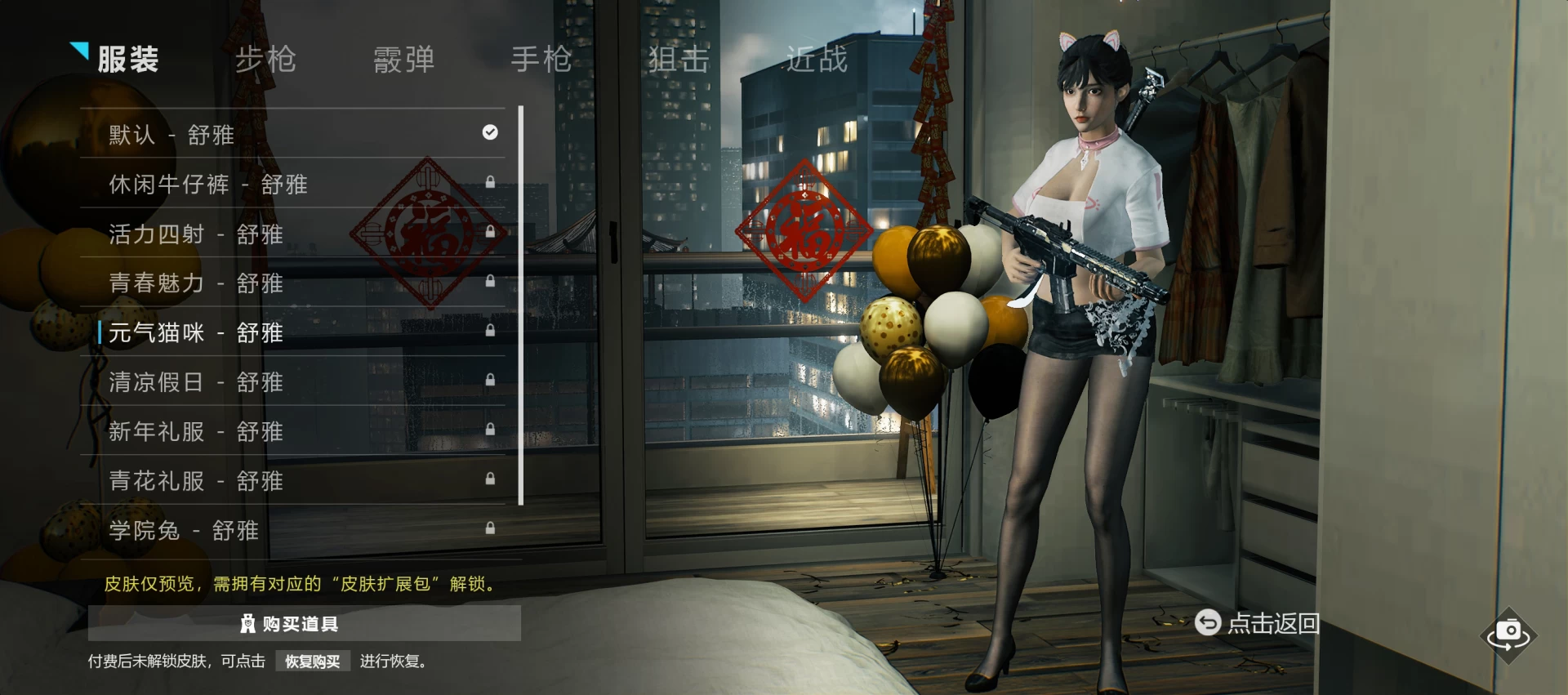Image resolution: width=1568 pixels, height=695 pixels.
Task: Show the 近战 melee tab
Action: pos(817,60)
